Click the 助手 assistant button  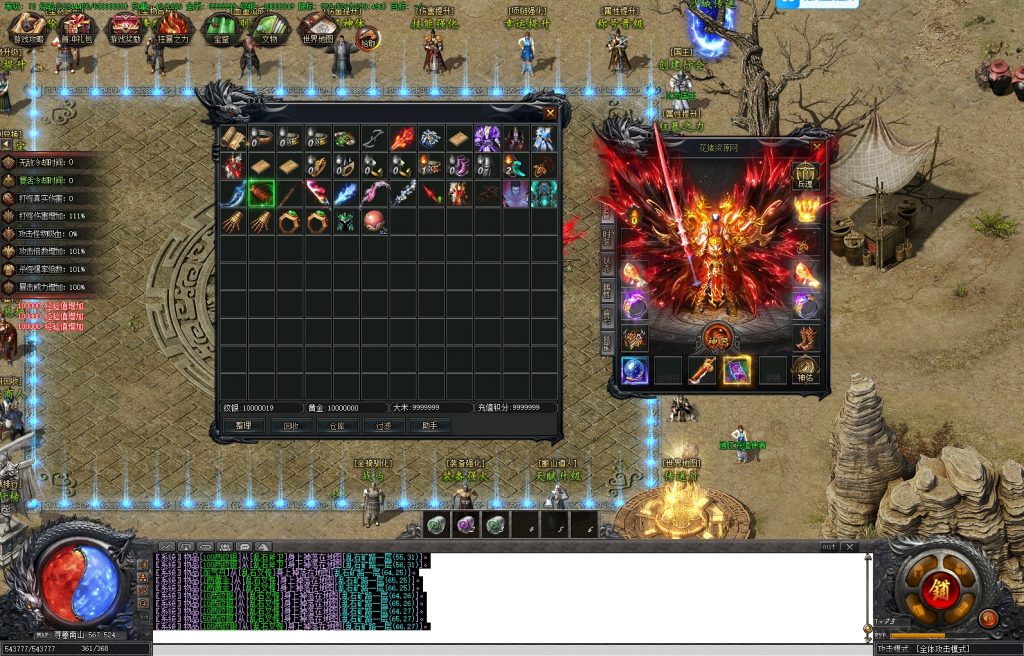point(430,426)
